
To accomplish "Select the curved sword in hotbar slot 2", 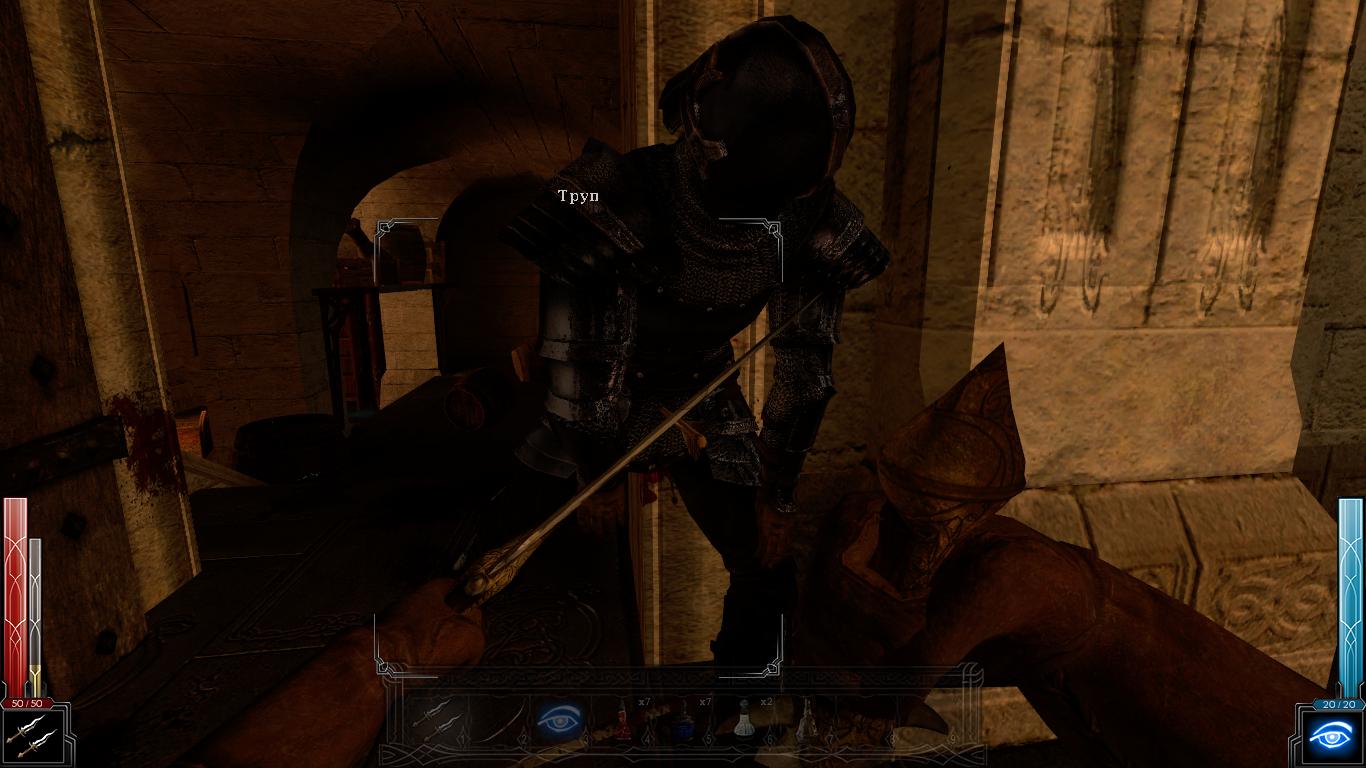I will click(497, 720).
